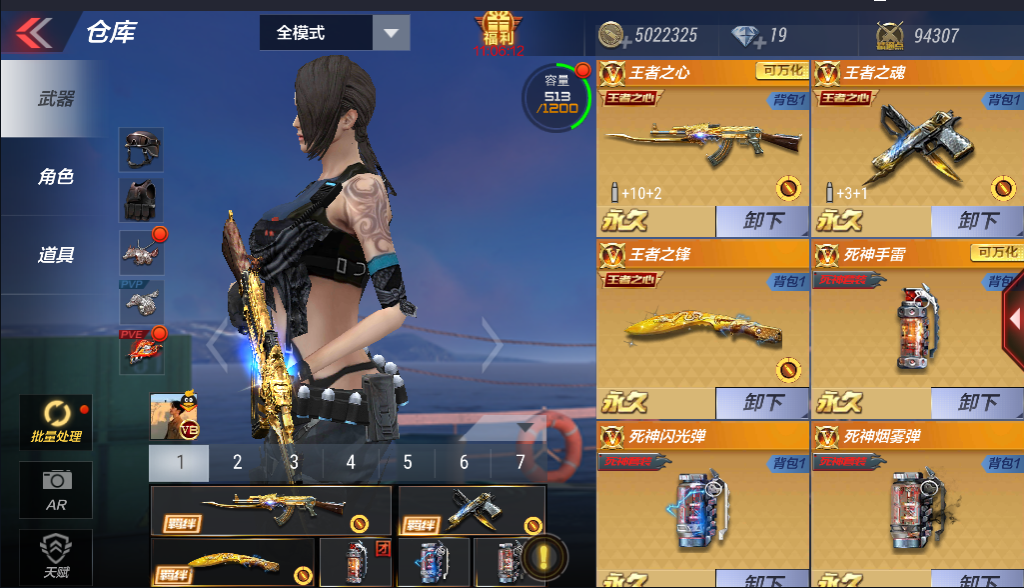Switch to the 道具 items tab
1024x588 pixels.
pos(56,255)
